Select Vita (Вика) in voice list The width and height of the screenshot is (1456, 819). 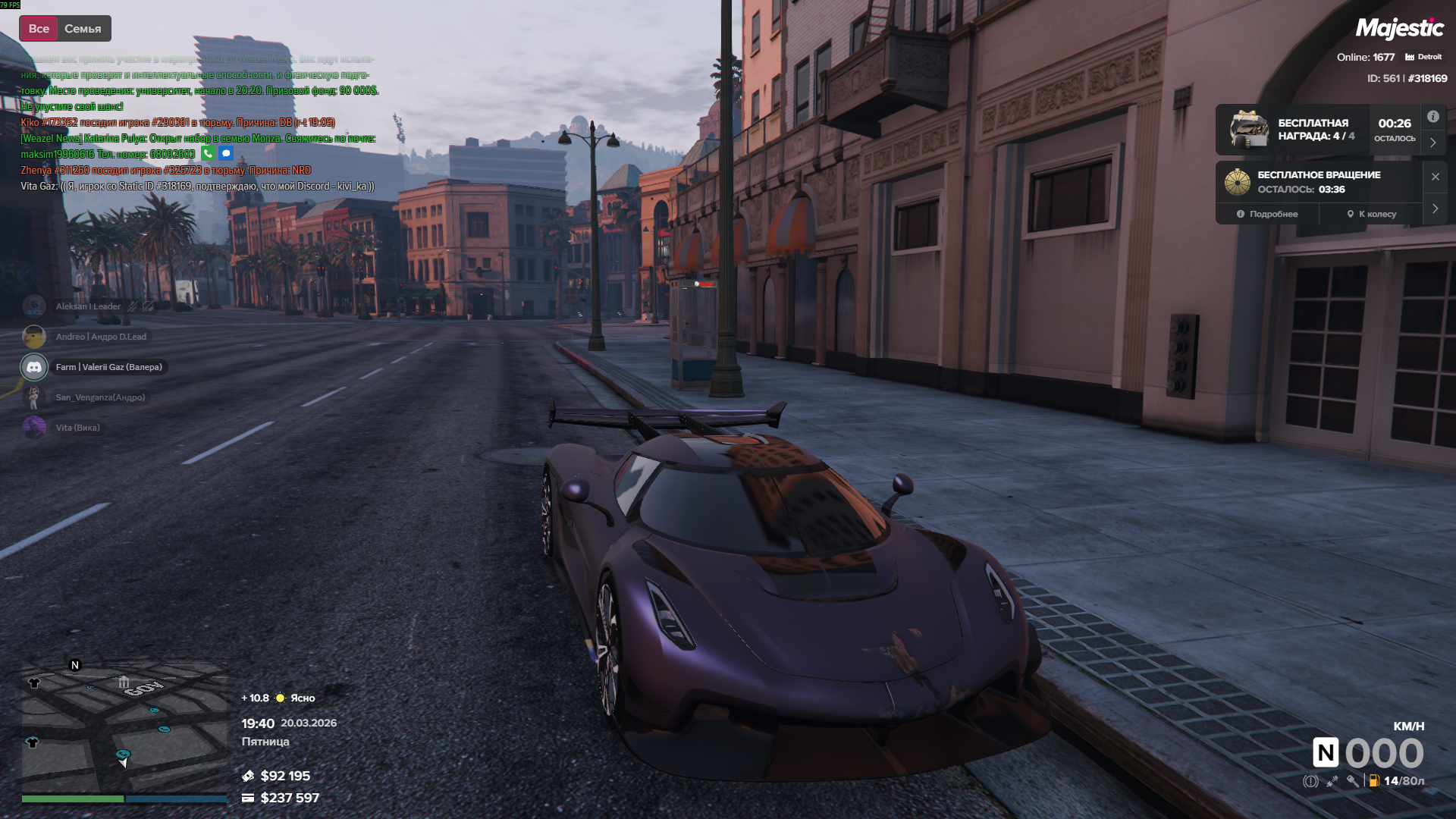(77, 428)
